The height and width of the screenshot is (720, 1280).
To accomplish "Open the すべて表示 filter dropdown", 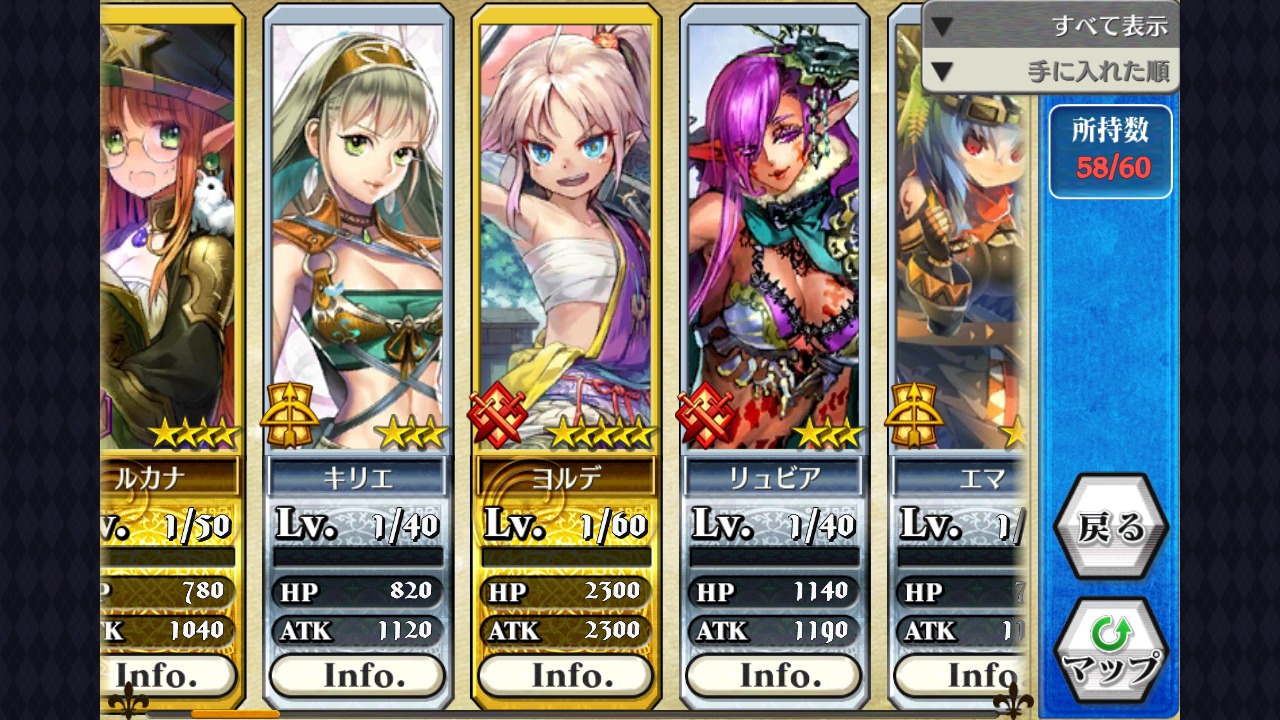I will point(1050,26).
